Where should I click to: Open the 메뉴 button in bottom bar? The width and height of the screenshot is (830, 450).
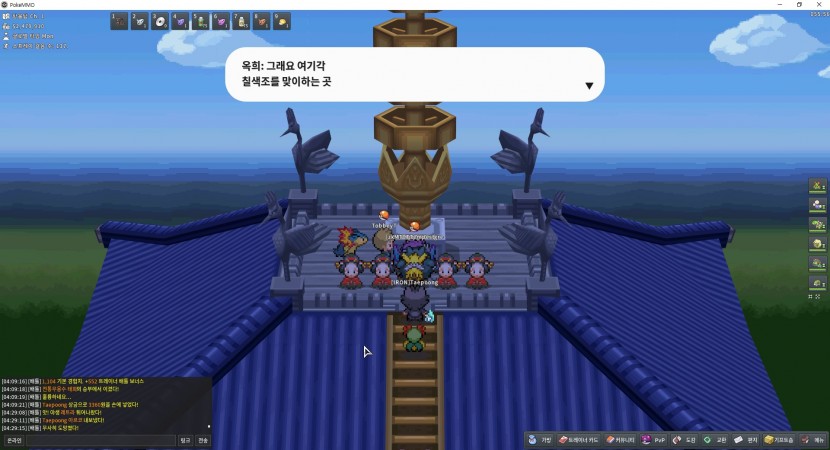[814, 440]
